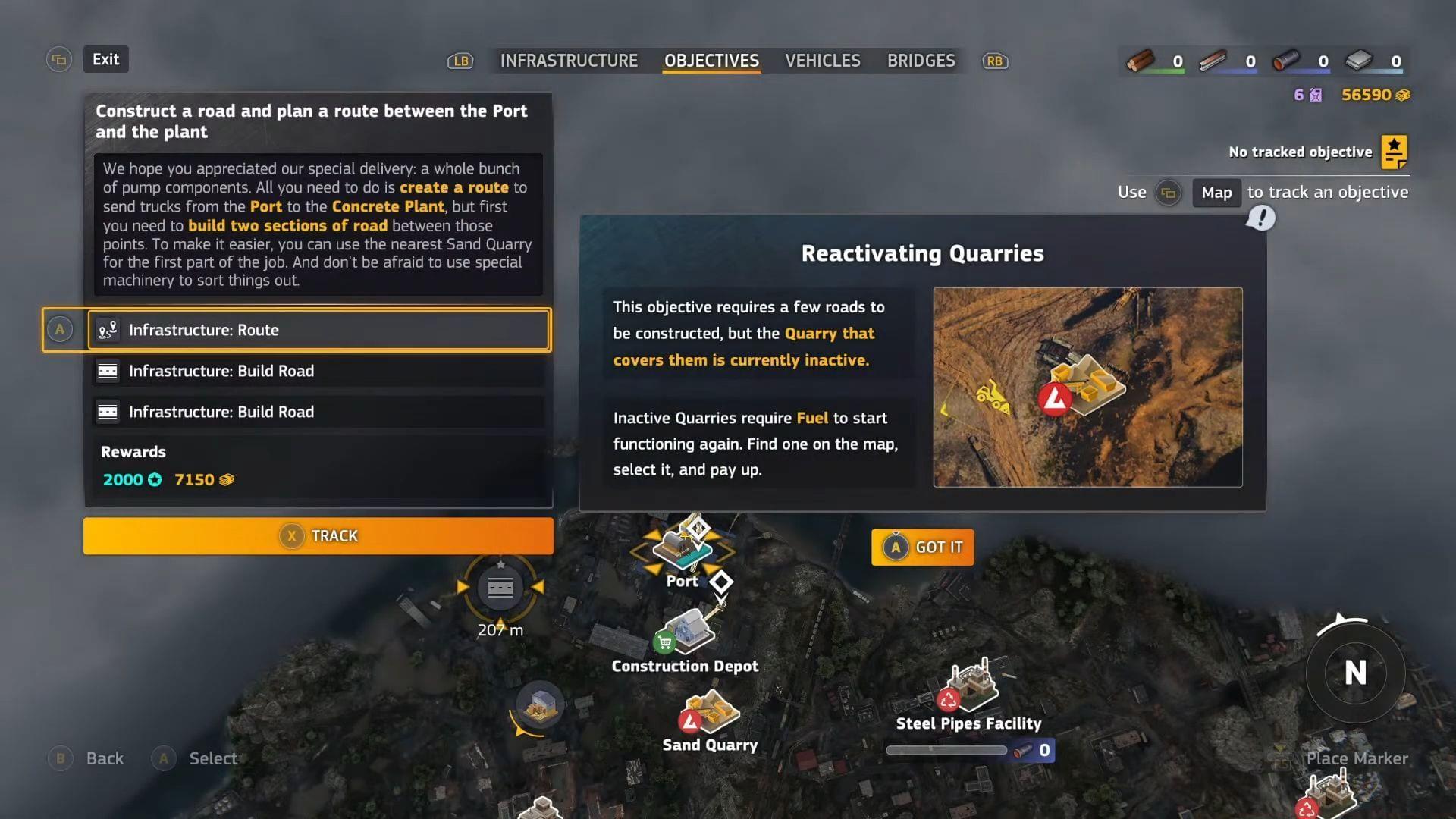The width and height of the screenshot is (1456, 819).
Task: Select the Objectives tab
Action: (x=711, y=61)
